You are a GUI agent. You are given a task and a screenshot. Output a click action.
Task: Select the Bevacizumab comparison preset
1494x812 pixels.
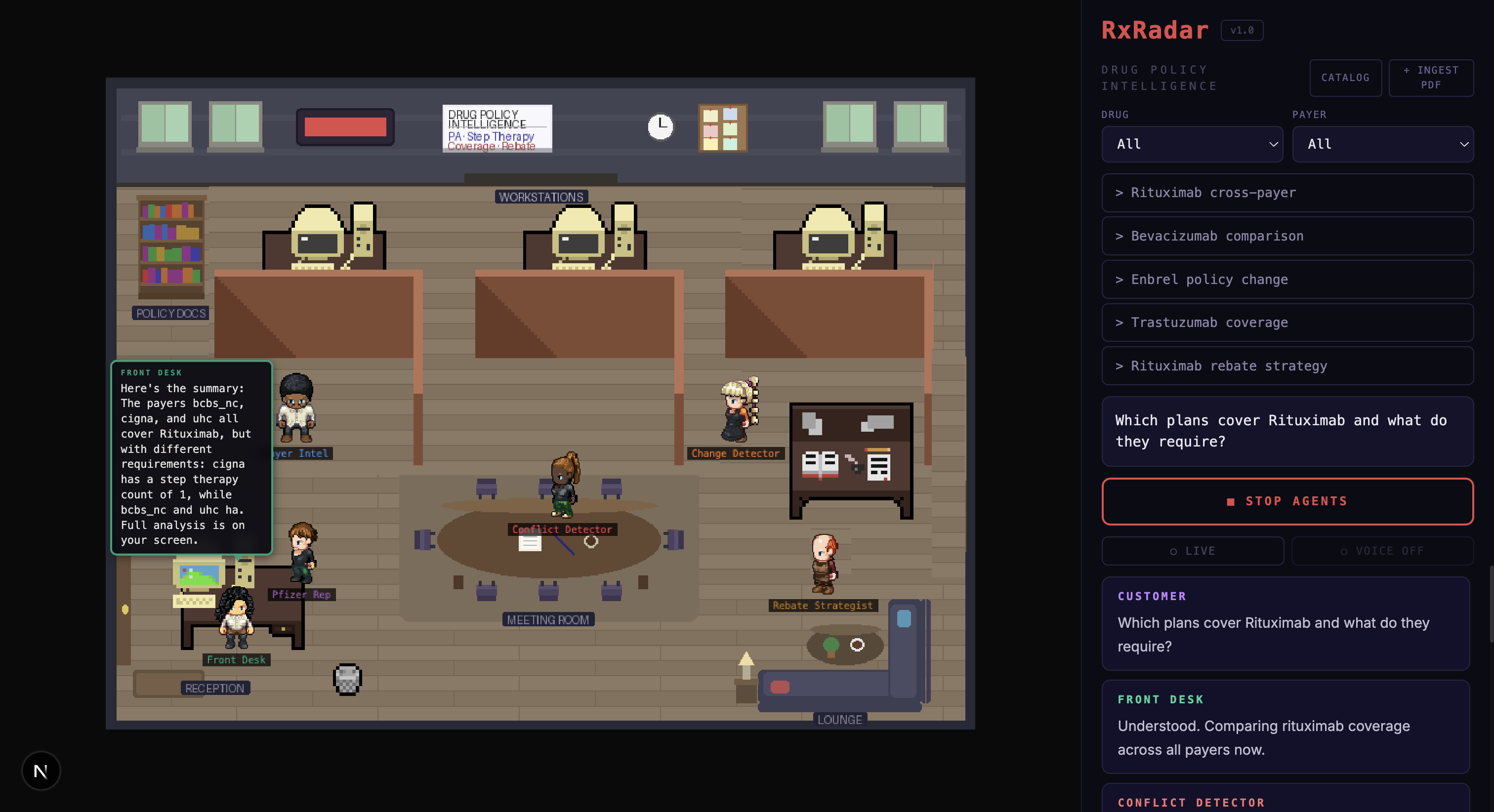1287,236
